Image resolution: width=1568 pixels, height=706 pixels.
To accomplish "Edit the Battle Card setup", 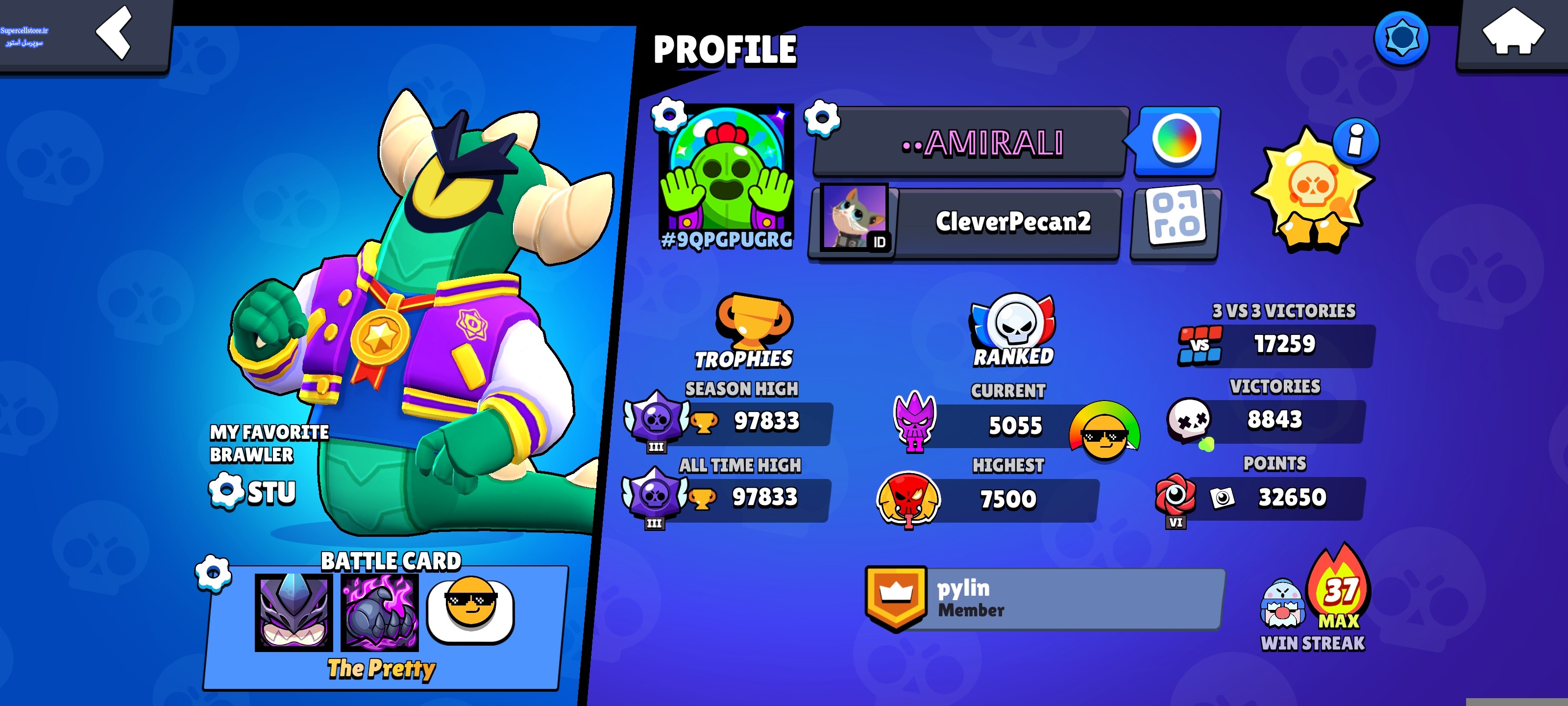I will pyautogui.click(x=213, y=573).
